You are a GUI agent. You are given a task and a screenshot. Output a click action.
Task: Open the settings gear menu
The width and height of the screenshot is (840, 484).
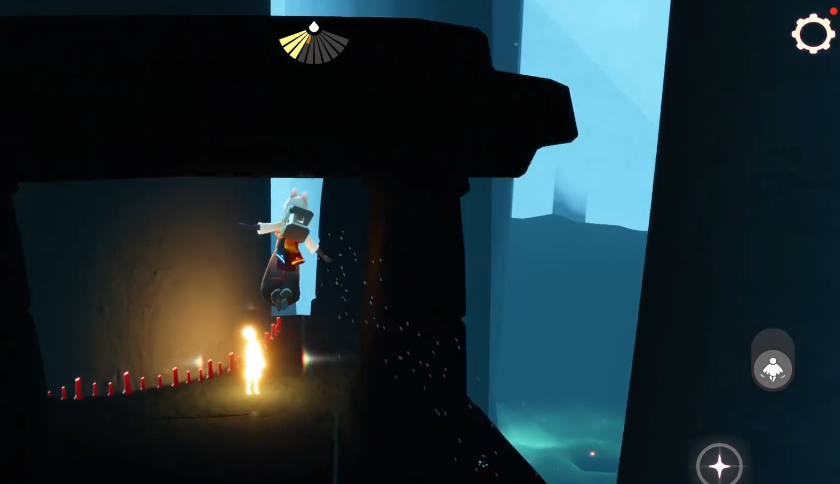click(813, 34)
